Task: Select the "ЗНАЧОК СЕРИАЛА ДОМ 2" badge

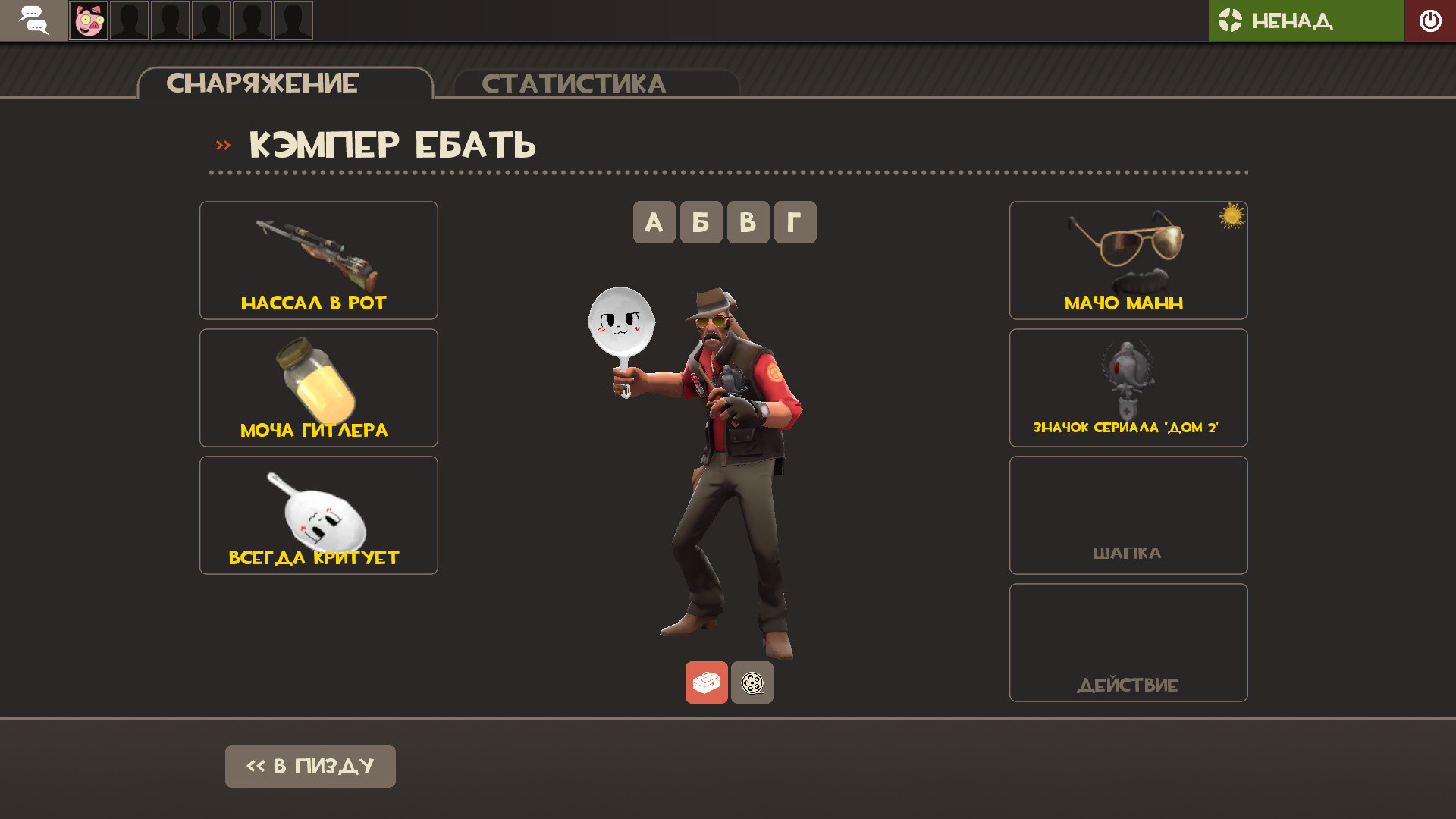Action: 1128,387
